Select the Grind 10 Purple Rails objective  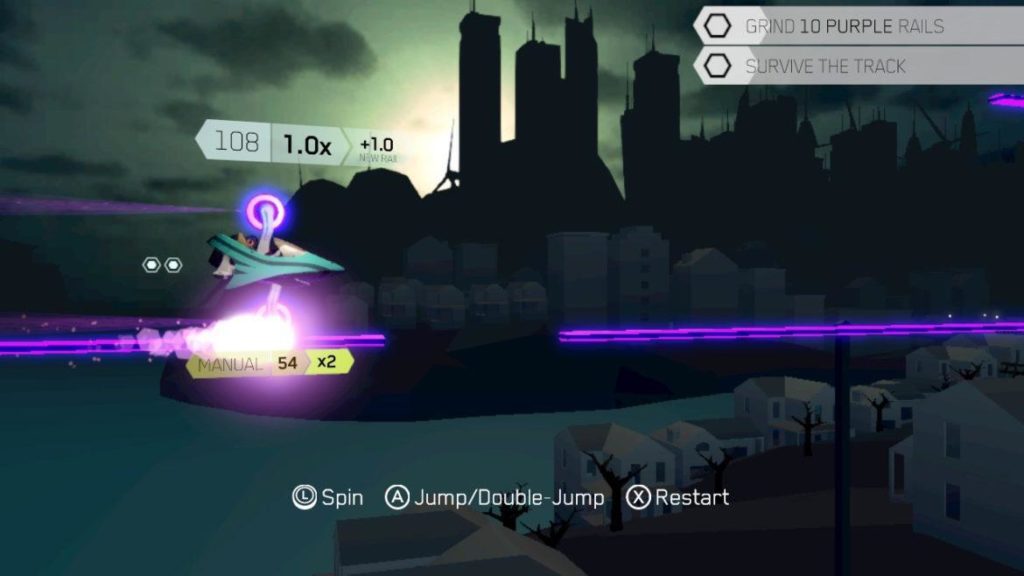click(x=844, y=27)
